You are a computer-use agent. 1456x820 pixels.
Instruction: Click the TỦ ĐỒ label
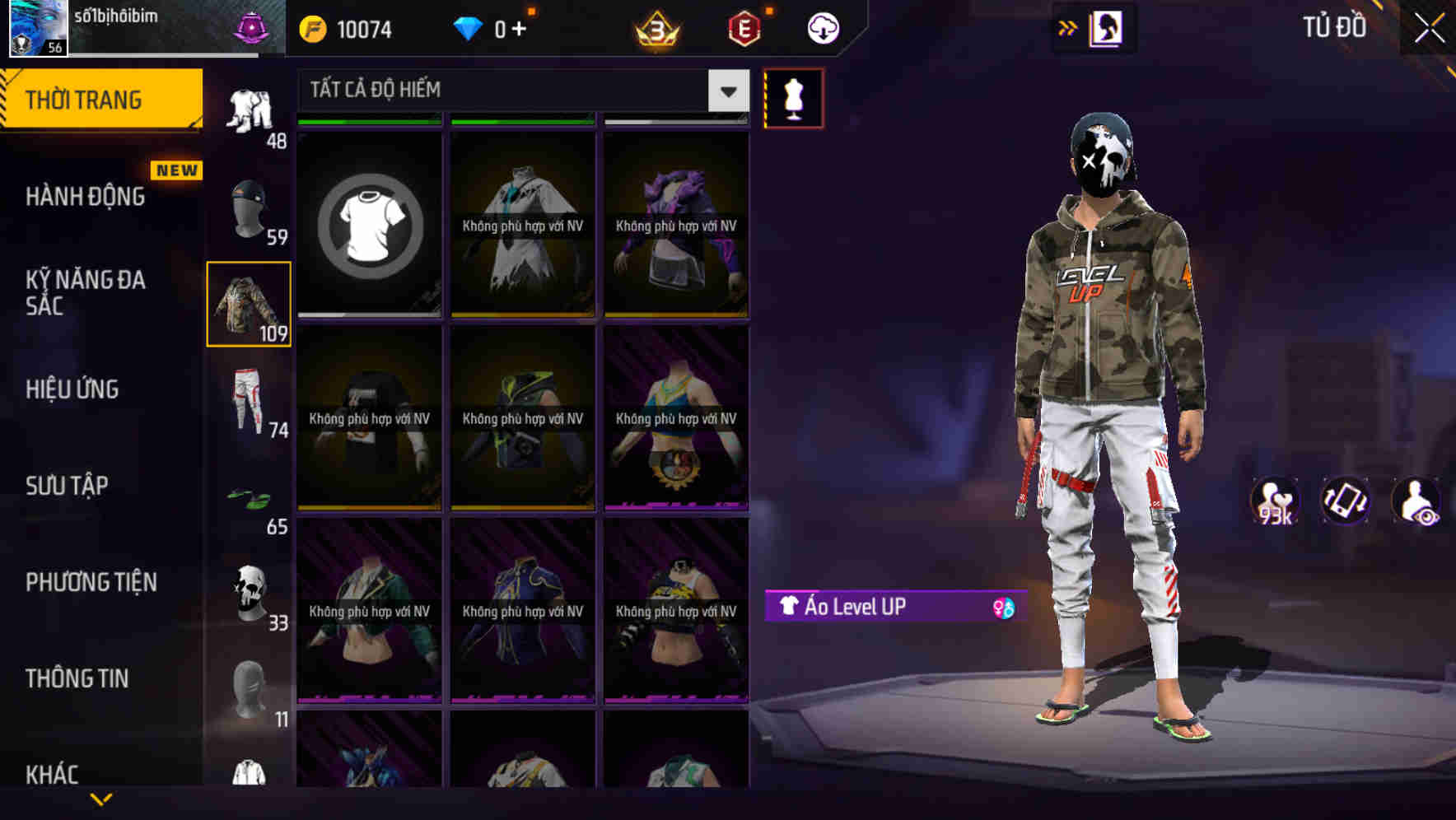[1334, 27]
